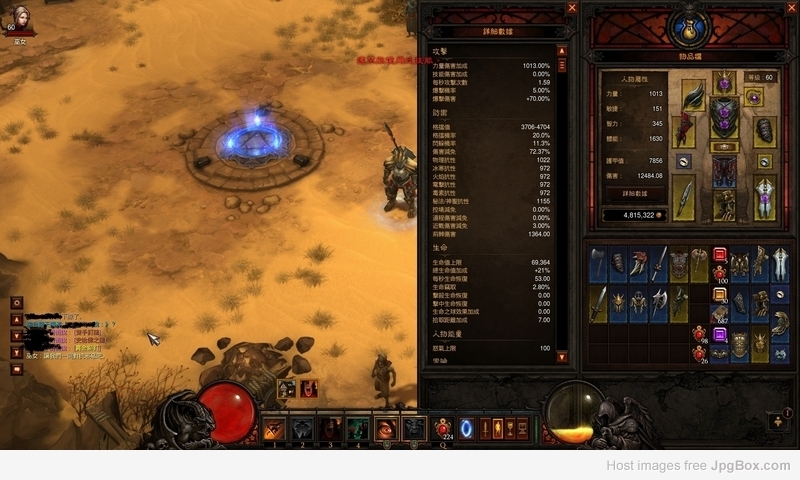Screen dimensions: 800x480
Task: Click the 詳細數據 details button
Action: point(637,193)
